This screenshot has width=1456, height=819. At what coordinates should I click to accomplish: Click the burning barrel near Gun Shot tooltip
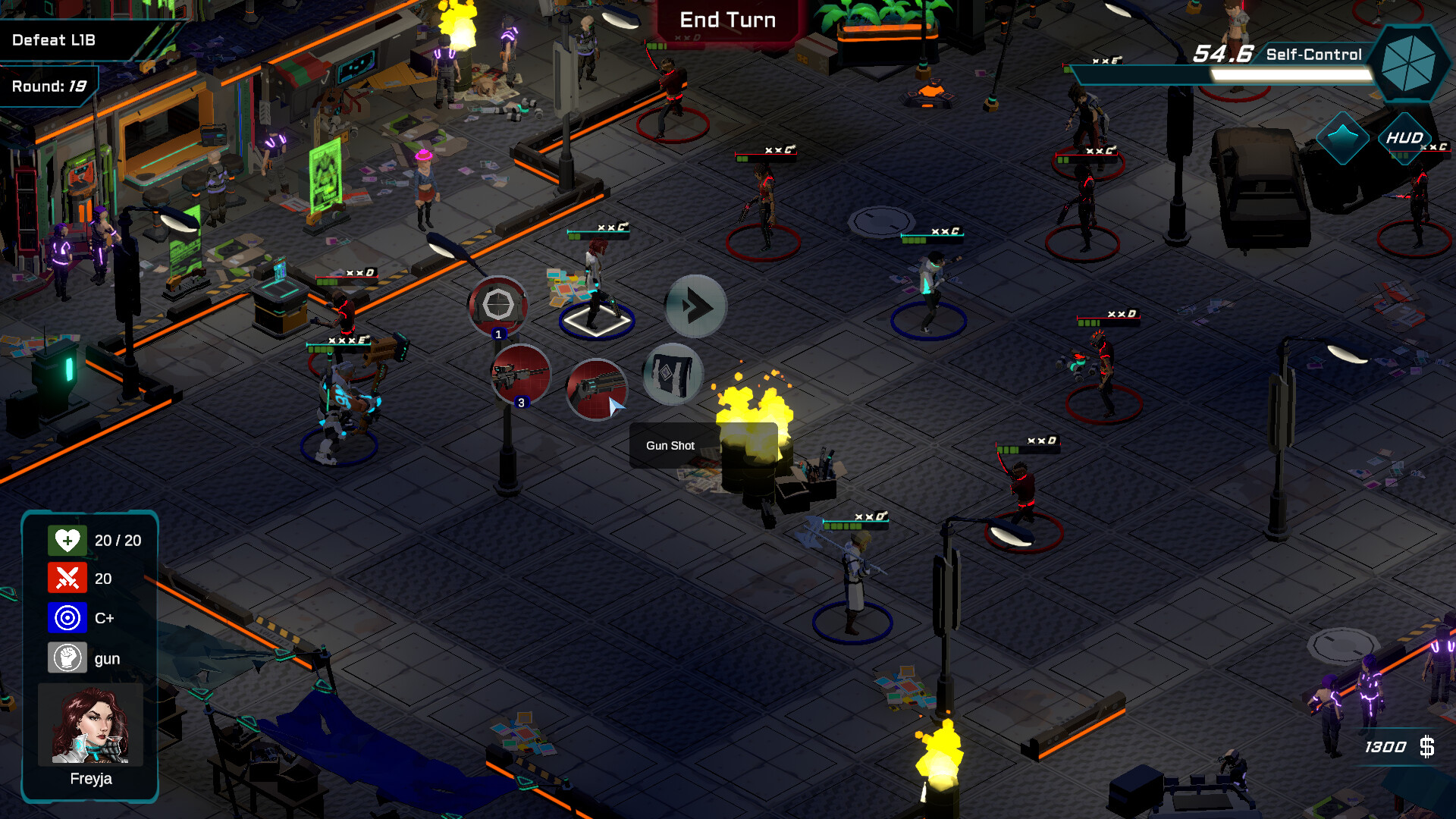pos(751,440)
